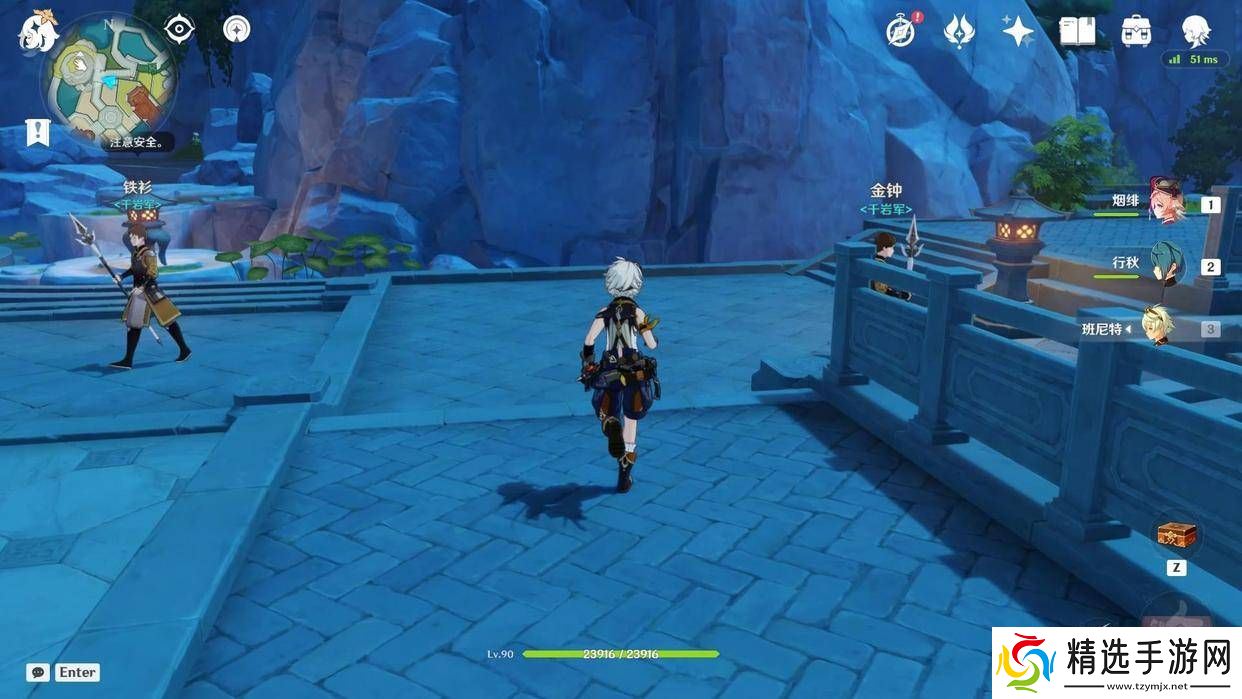Select party member 班尼特

pyautogui.click(x=1159, y=327)
